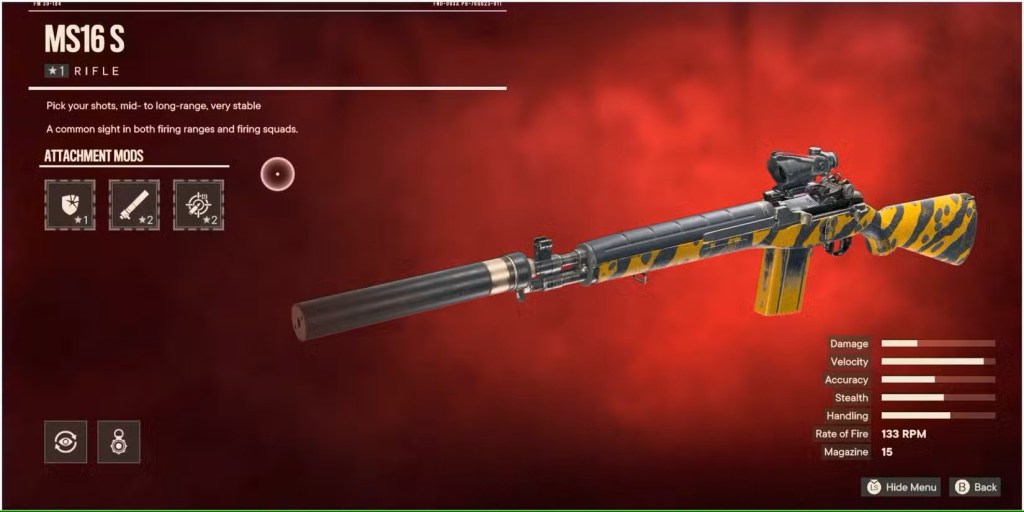Viewport: 1024px width, 512px height.
Task: Open the weapon charm slot
Action: pos(118,442)
